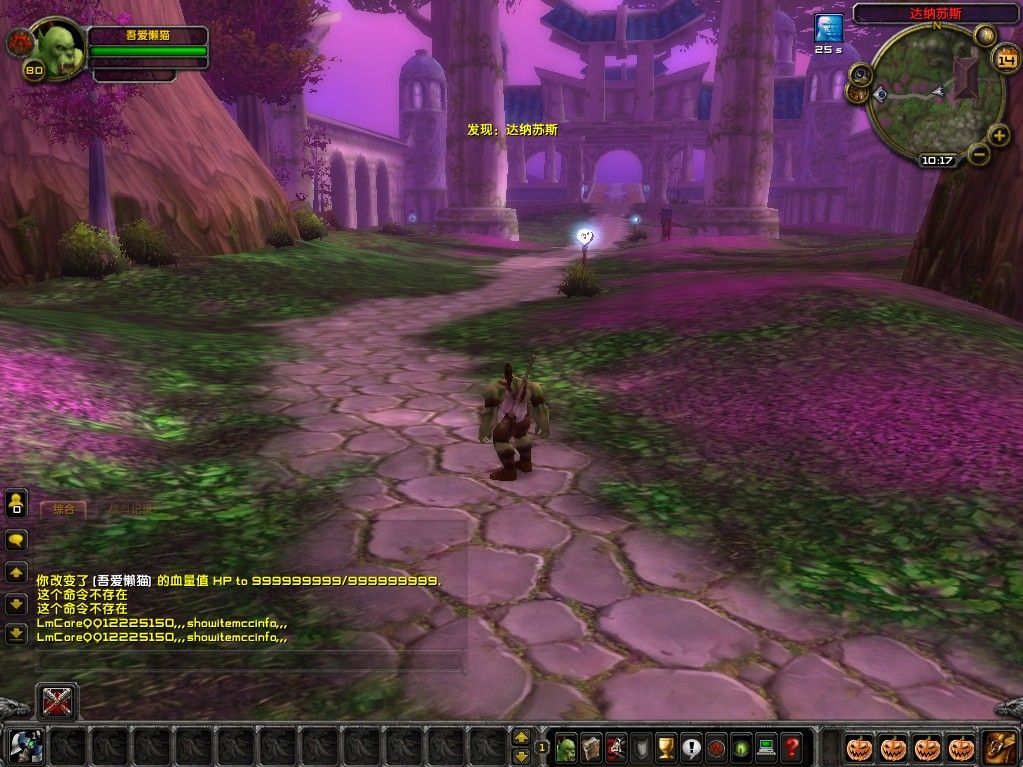Zoom in the minimap with plus button
The image size is (1023, 767).
click(998, 135)
